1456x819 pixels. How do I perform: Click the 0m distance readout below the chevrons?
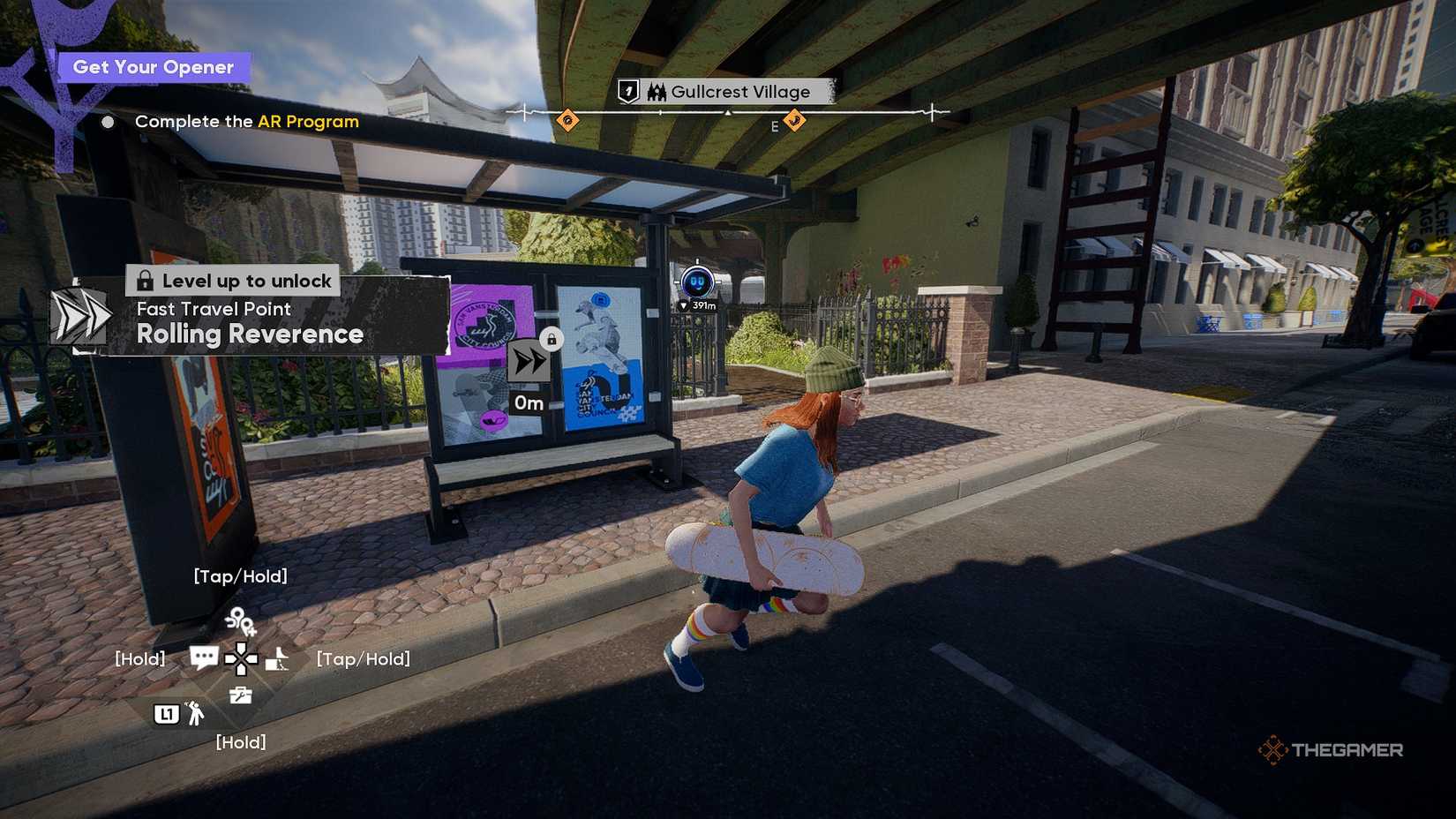point(529,402)
